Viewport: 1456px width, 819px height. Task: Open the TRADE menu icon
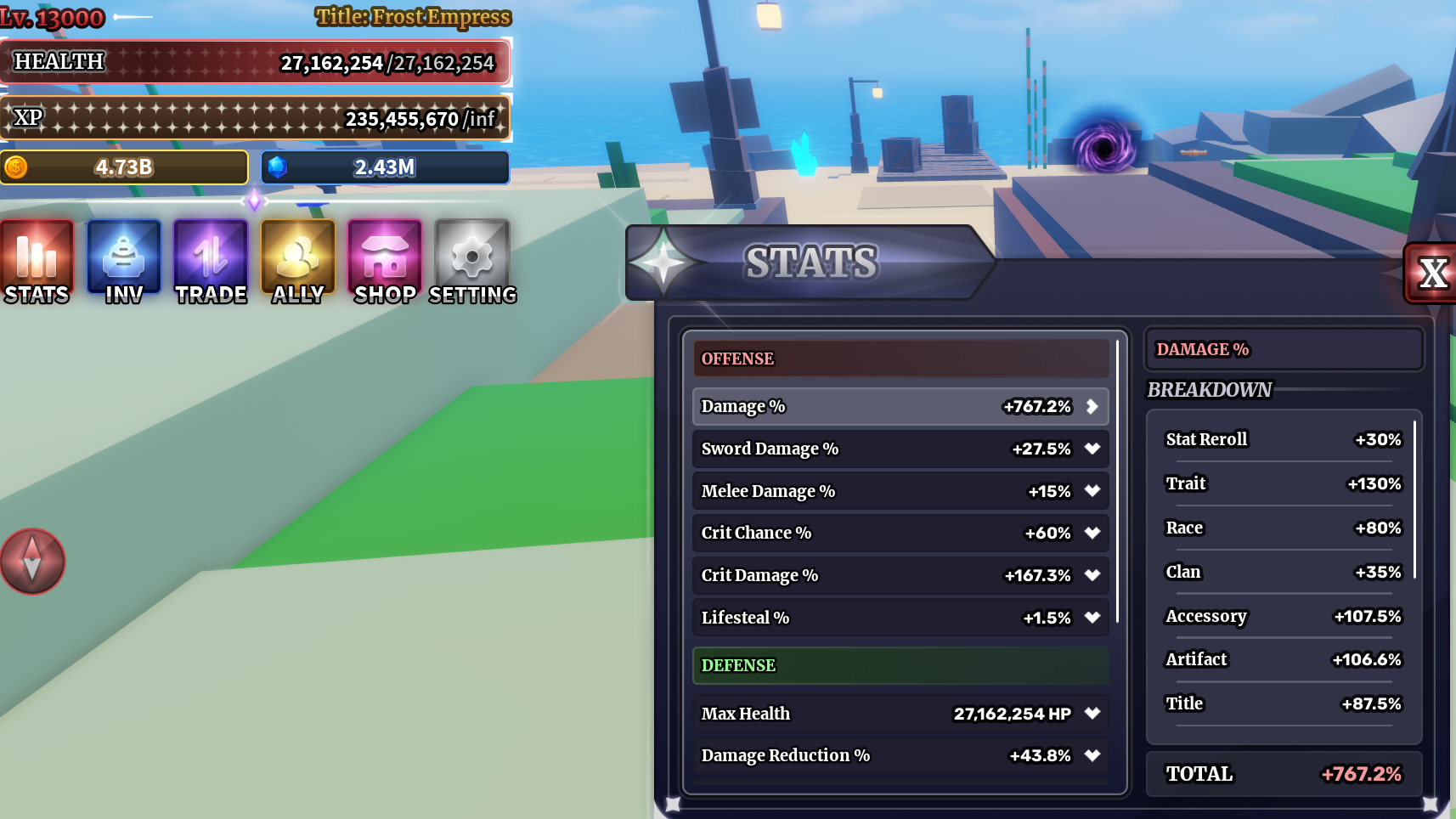pos(211,260)
